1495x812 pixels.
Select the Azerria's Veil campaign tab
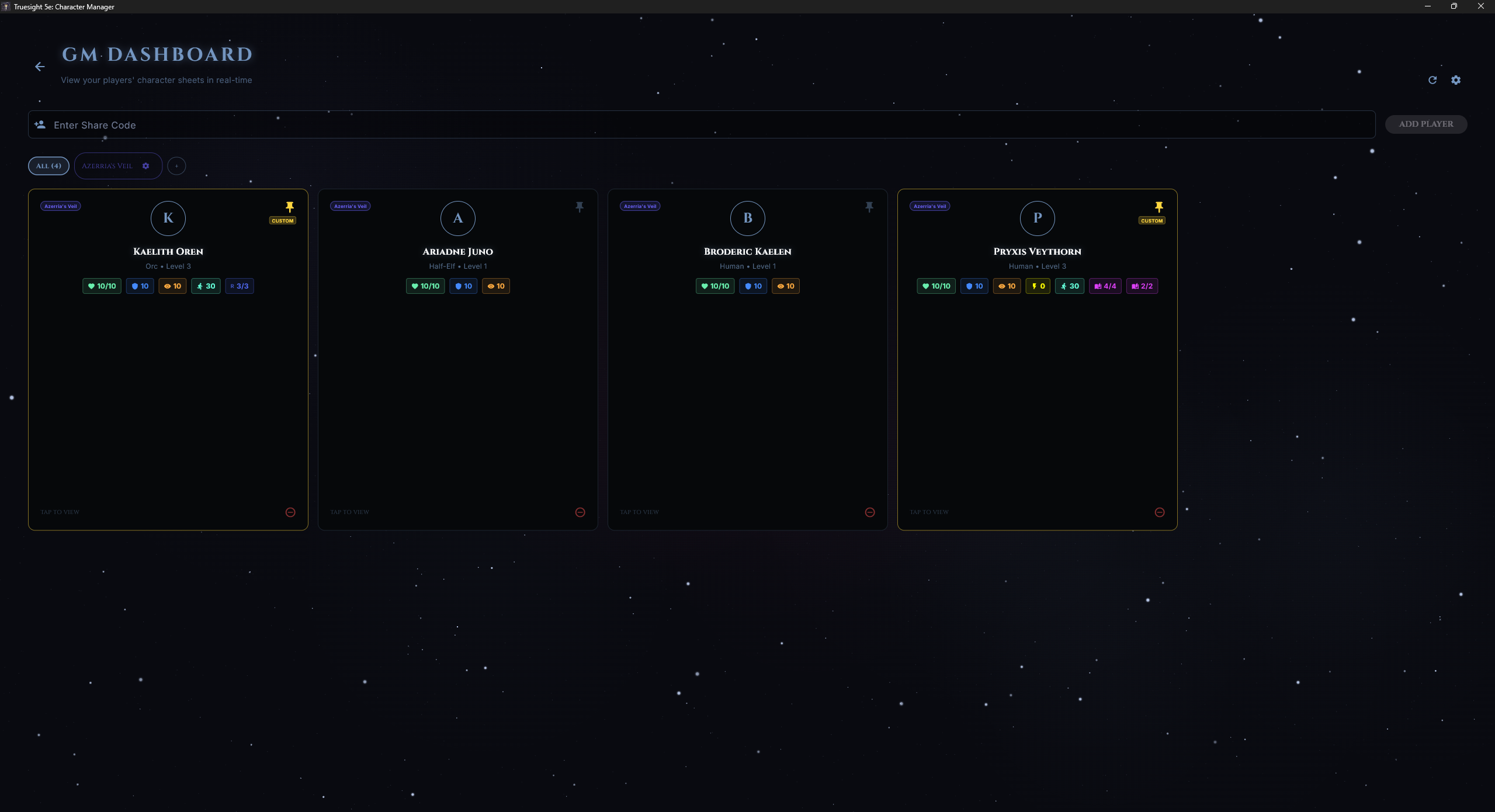click(107, 166)
